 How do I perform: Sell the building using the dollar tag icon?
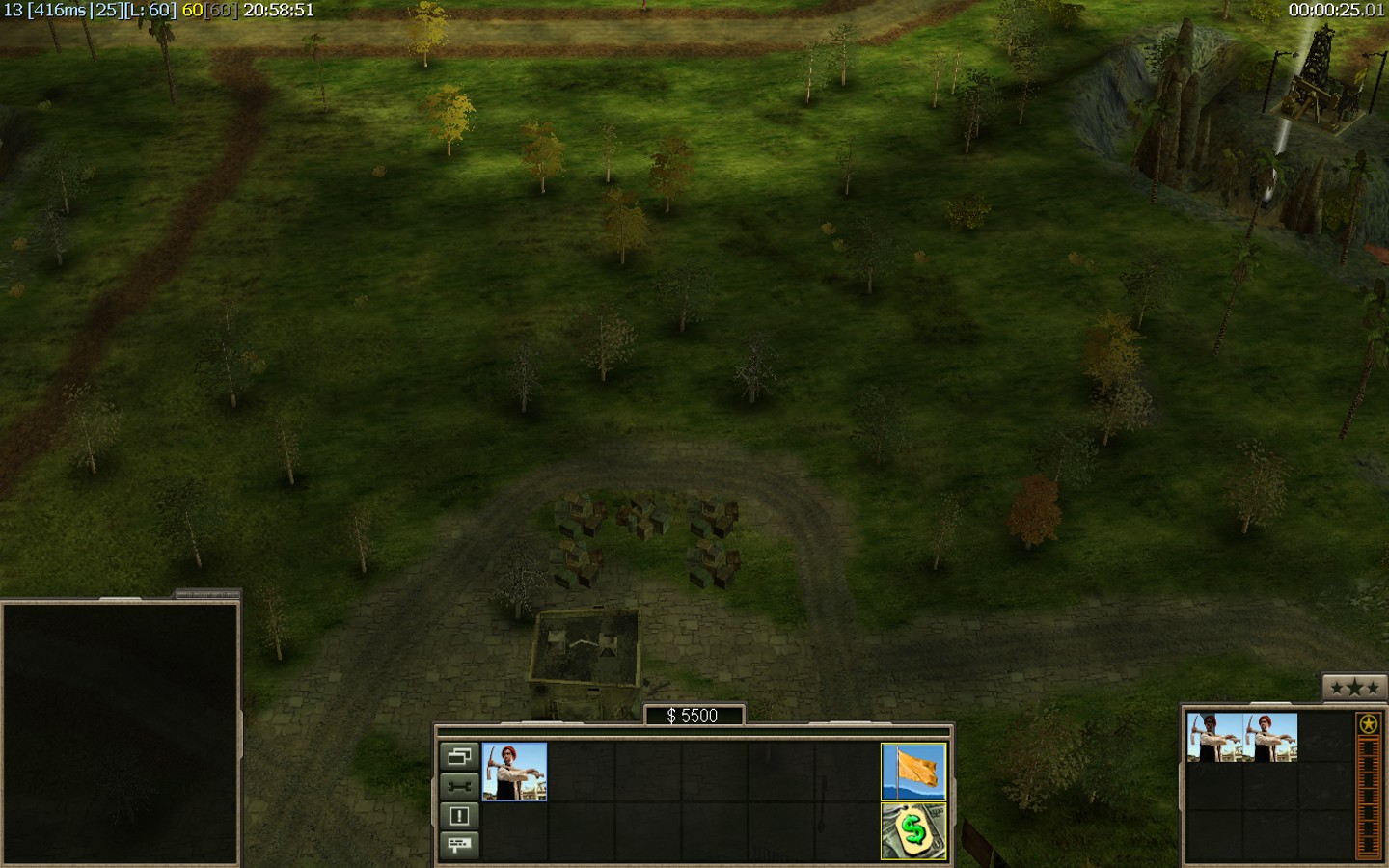tap(912, 830)
